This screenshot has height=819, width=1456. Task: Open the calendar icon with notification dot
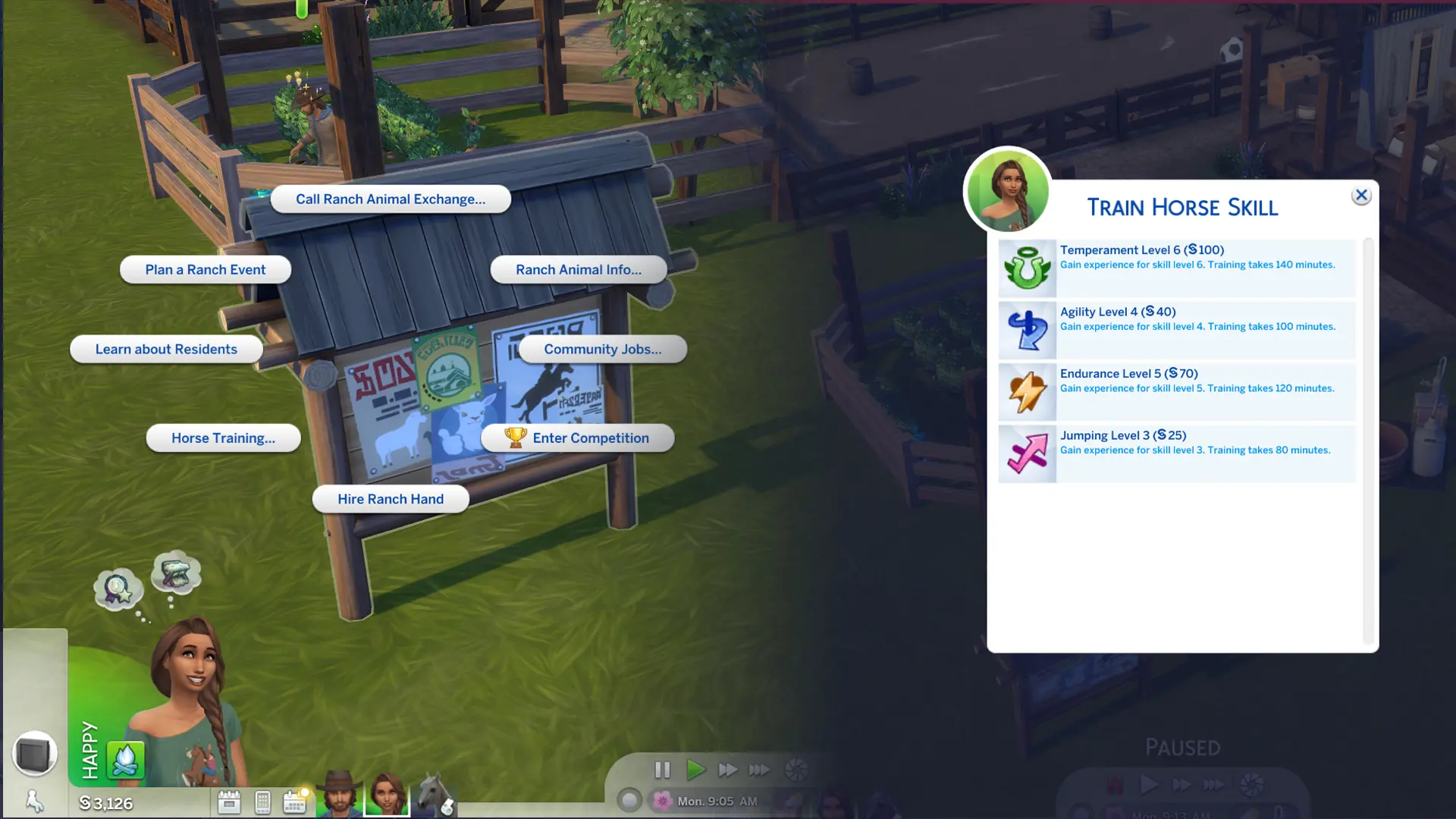pos(294,801)
